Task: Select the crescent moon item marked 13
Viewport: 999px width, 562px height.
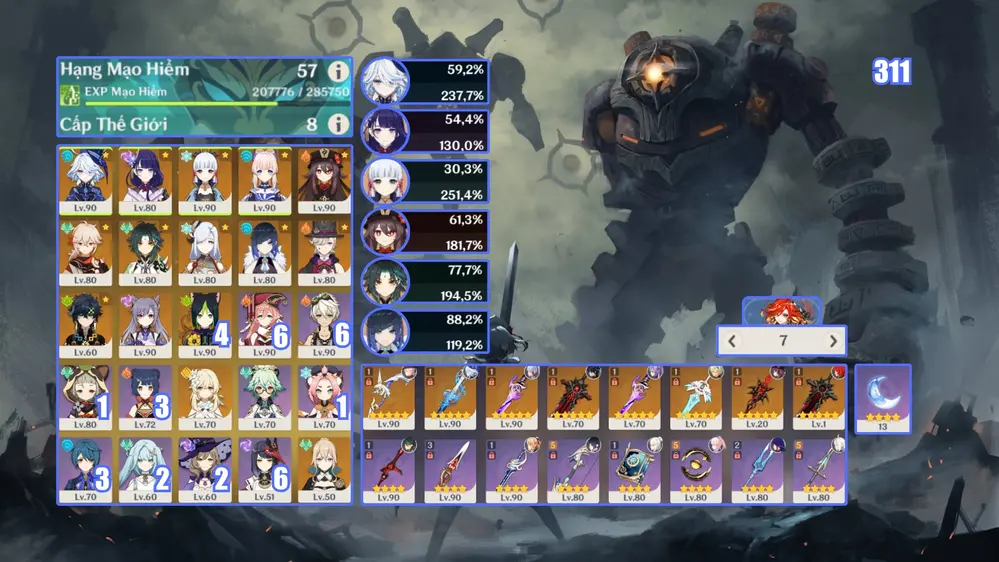Action: pyautogui.click(x=882, y=398)
